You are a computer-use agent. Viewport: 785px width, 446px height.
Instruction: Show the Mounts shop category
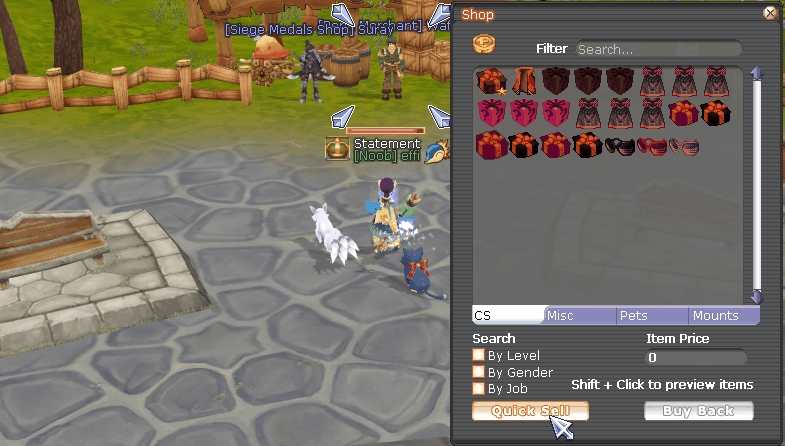(723, 315)
